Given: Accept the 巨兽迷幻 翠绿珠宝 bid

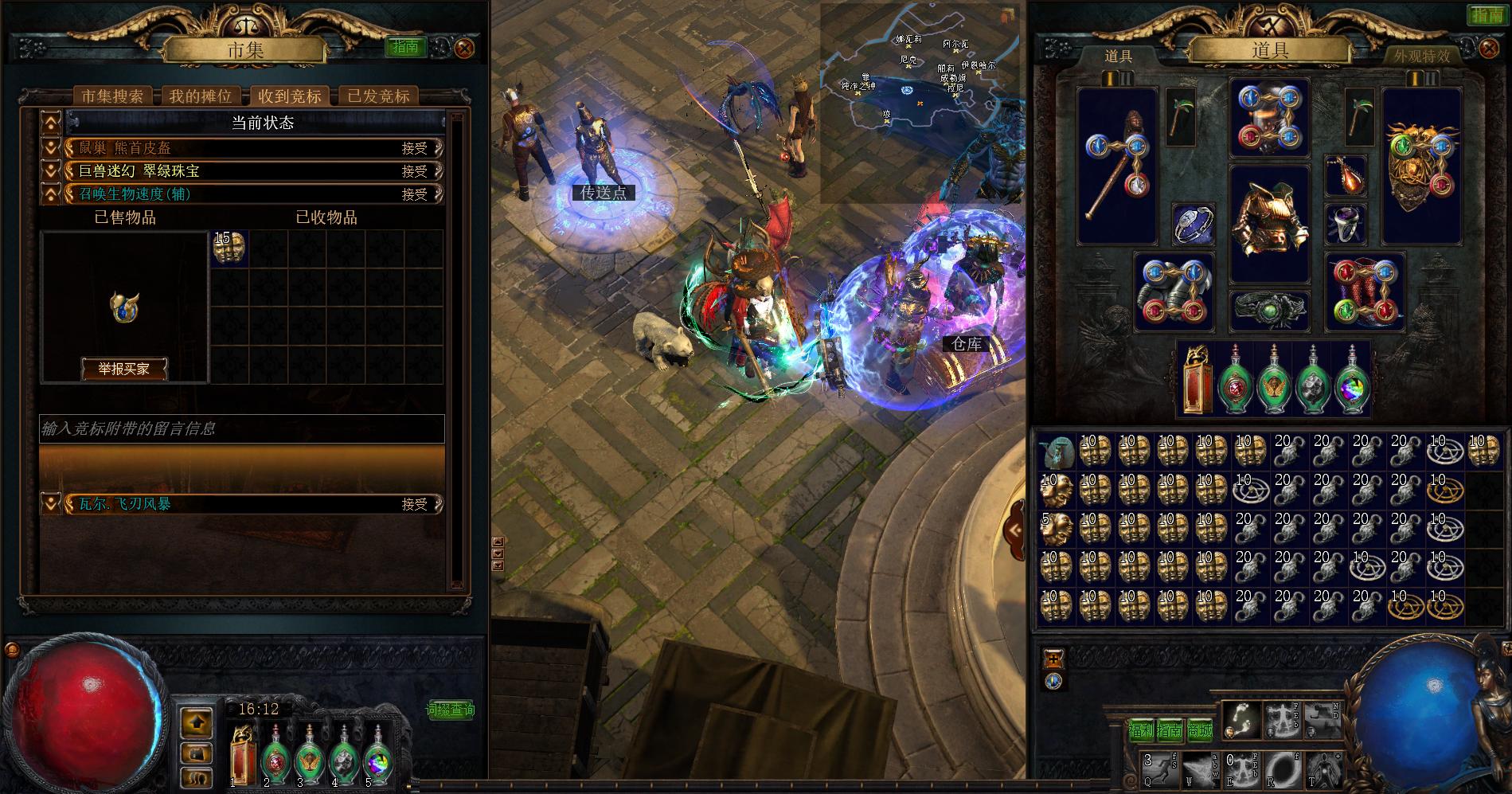Looking at the screenshot, I should (415, 171).
